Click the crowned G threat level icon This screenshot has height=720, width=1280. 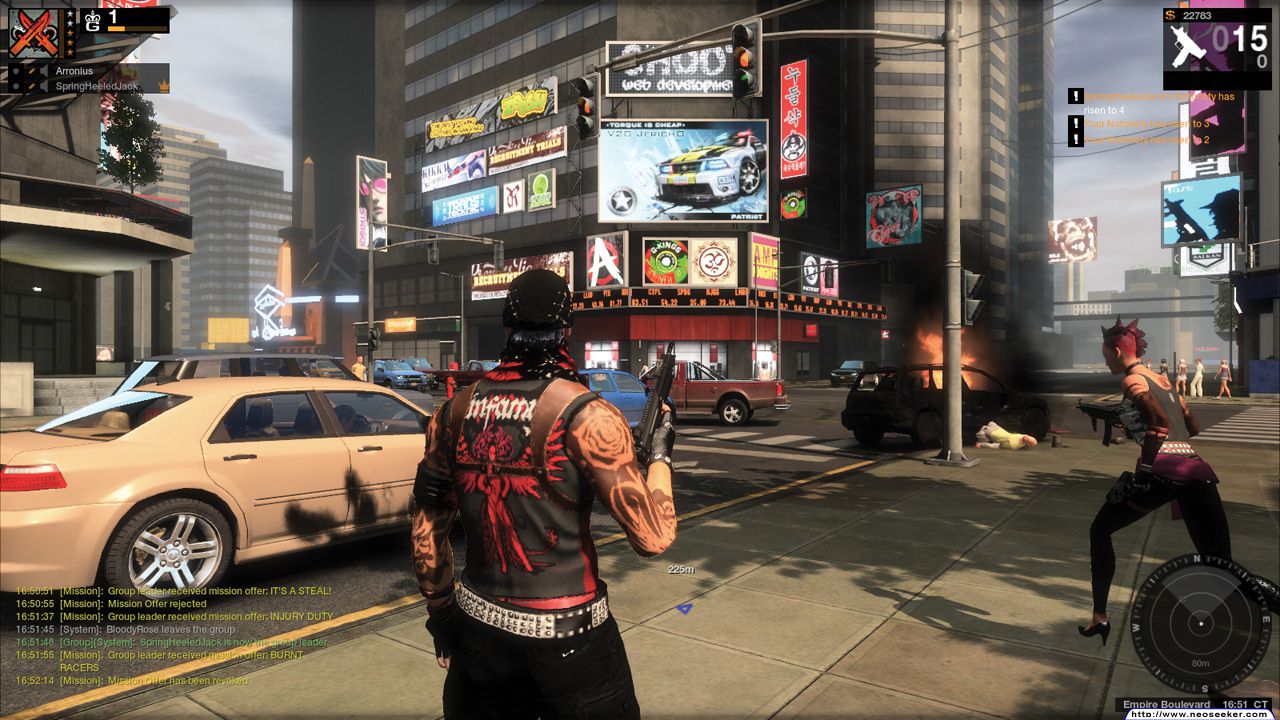(92, 20)
